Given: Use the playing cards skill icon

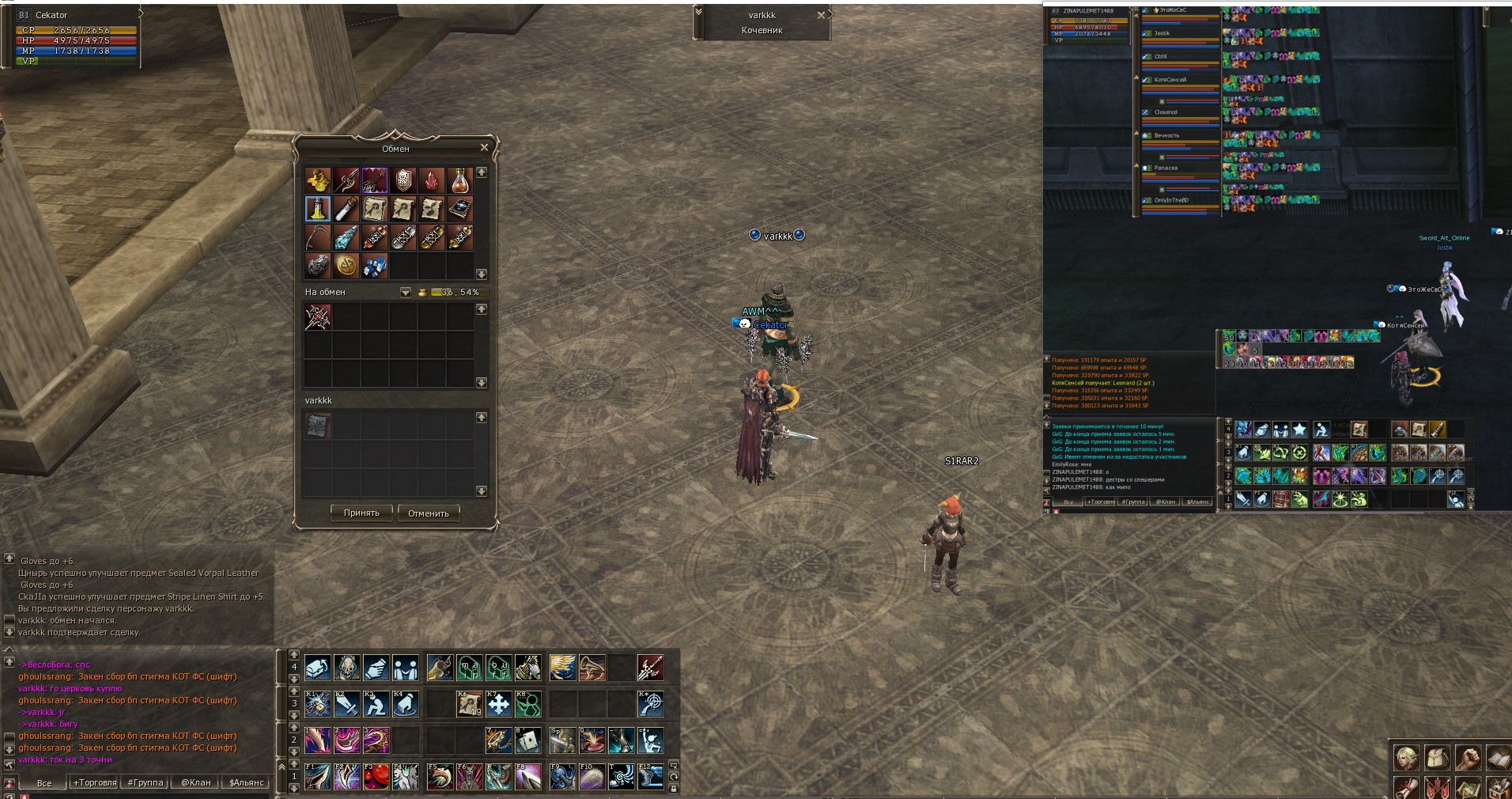Looking at the screenshot, I should tap(527, 740).
